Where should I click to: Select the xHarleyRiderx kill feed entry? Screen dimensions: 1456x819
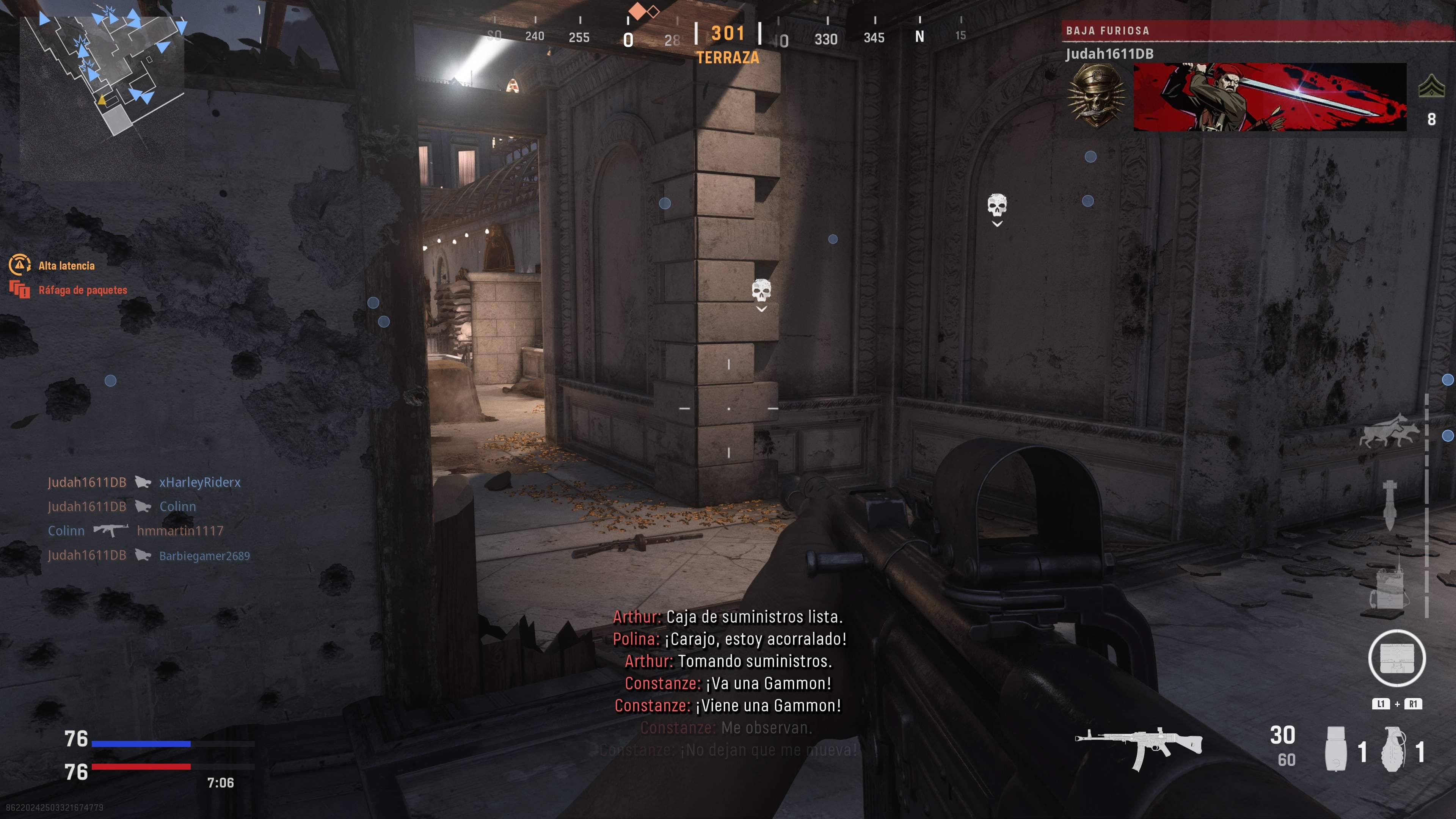(199, 482)
